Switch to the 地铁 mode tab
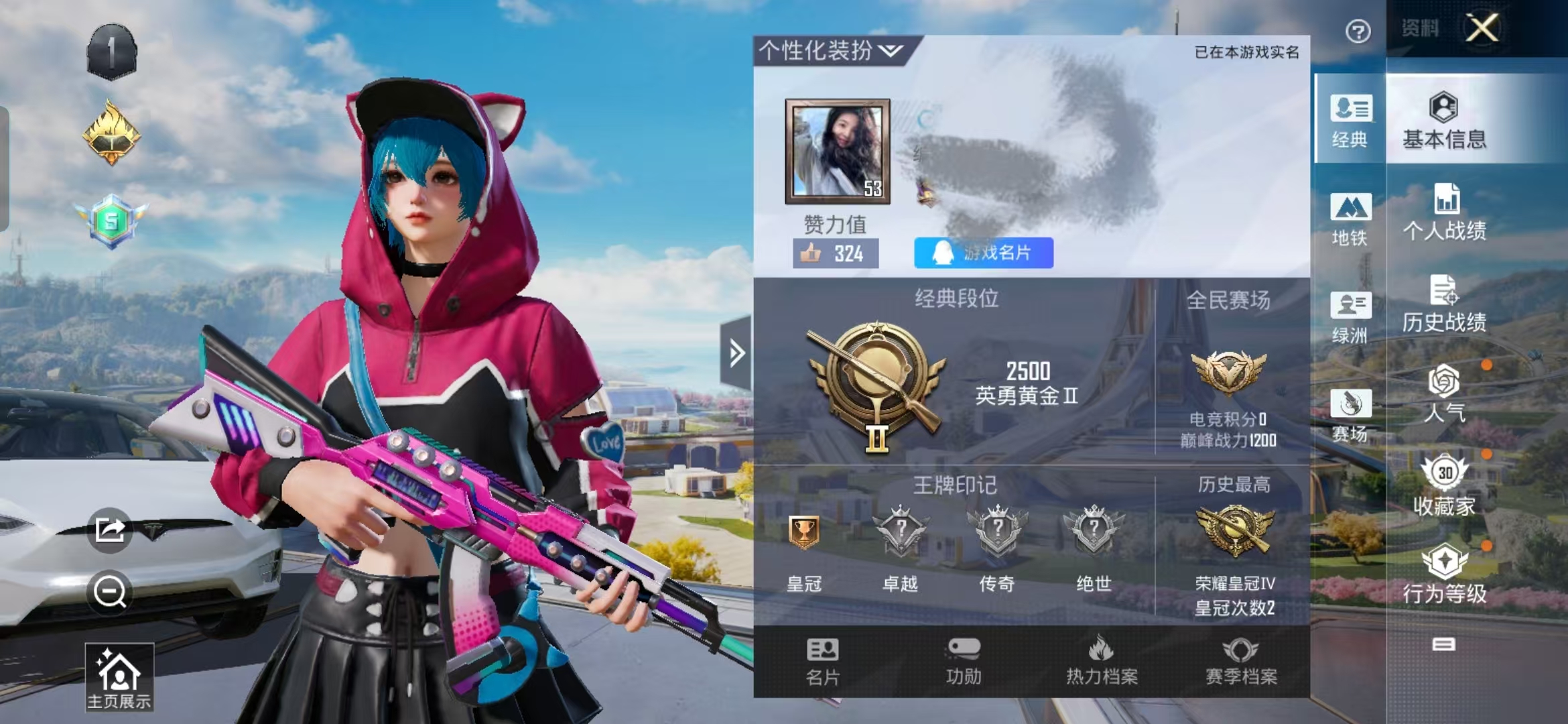This screenshot has width=1568, height=724. [1350, 219]
